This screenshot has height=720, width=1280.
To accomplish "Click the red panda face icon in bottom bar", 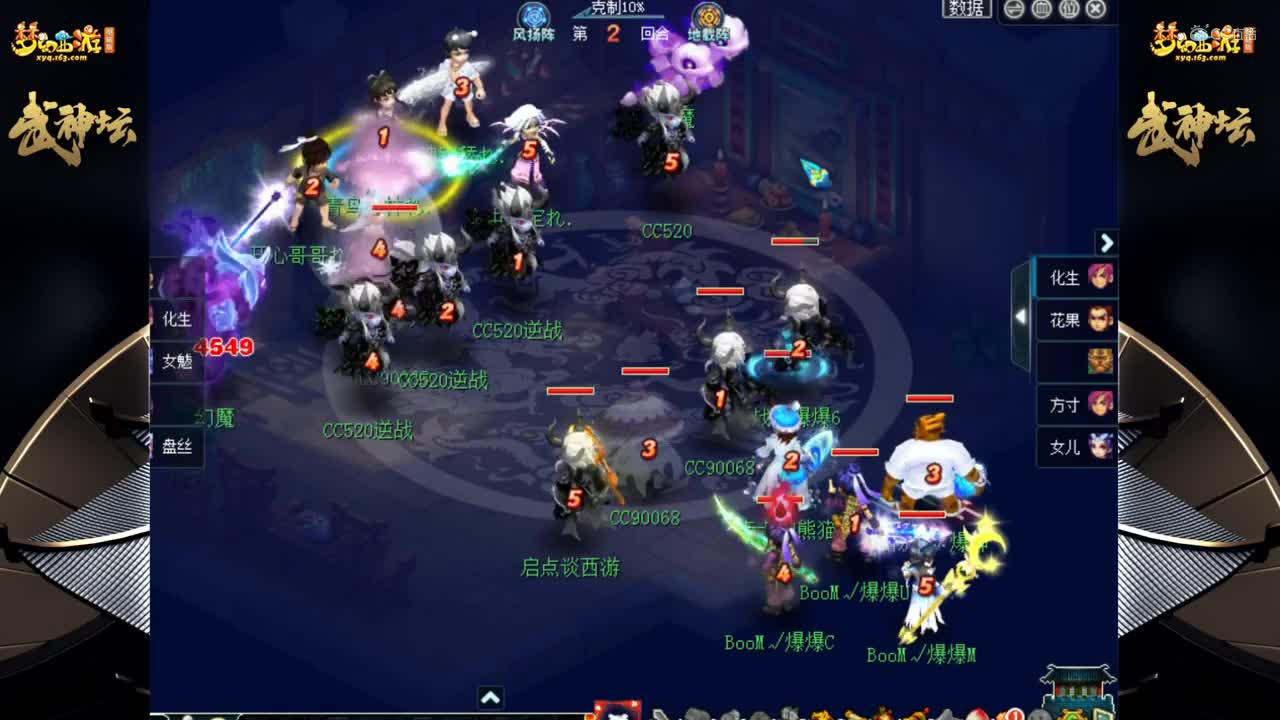I will 616,712.
